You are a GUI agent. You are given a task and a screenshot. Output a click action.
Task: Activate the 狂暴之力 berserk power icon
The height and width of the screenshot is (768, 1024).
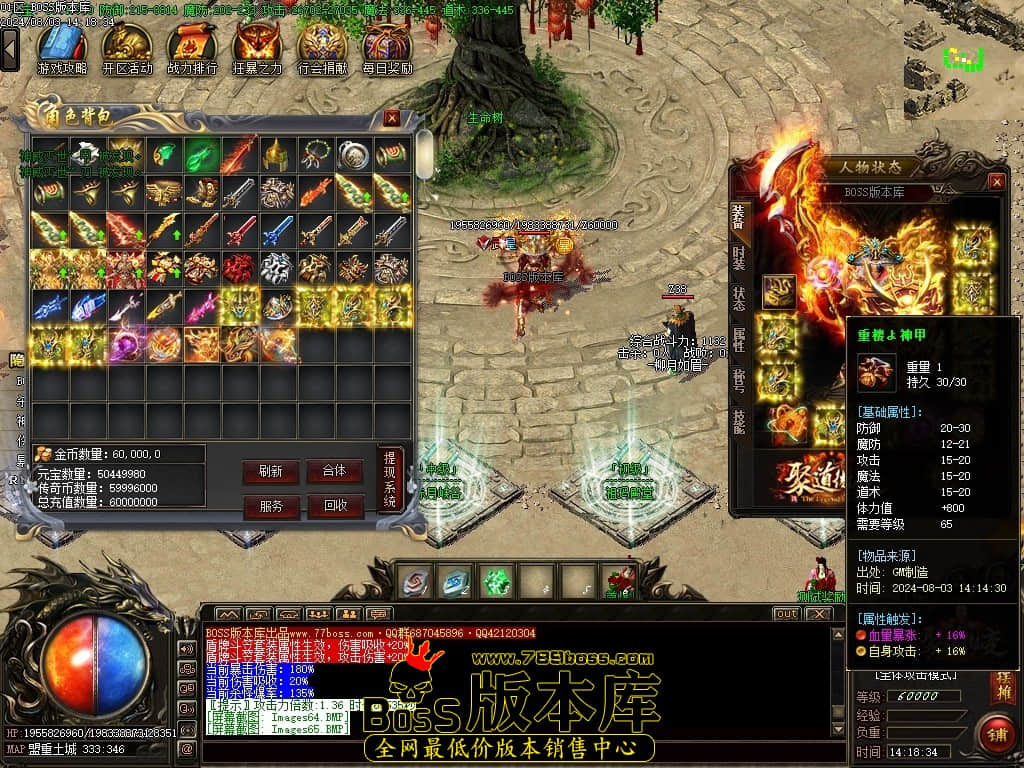pyautogui.click(x=257, y=47)
